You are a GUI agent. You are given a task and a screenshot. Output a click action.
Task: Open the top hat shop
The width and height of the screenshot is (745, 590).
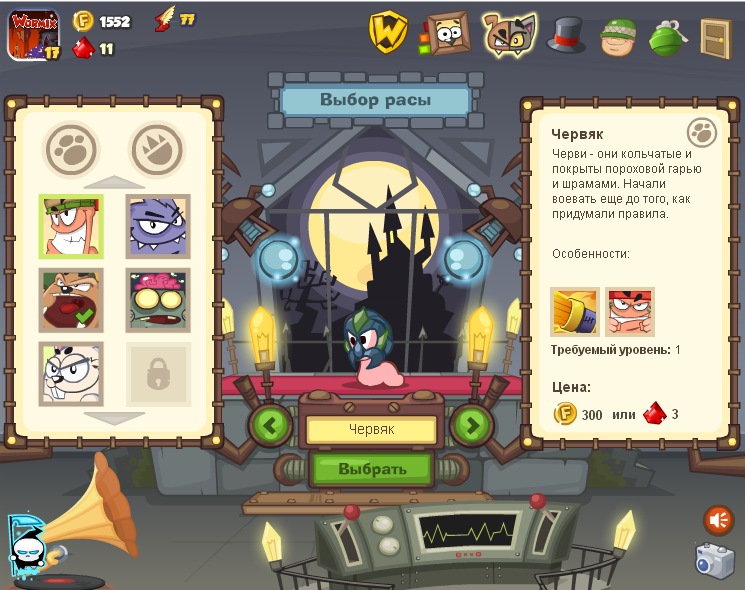(x=566, y=34)
